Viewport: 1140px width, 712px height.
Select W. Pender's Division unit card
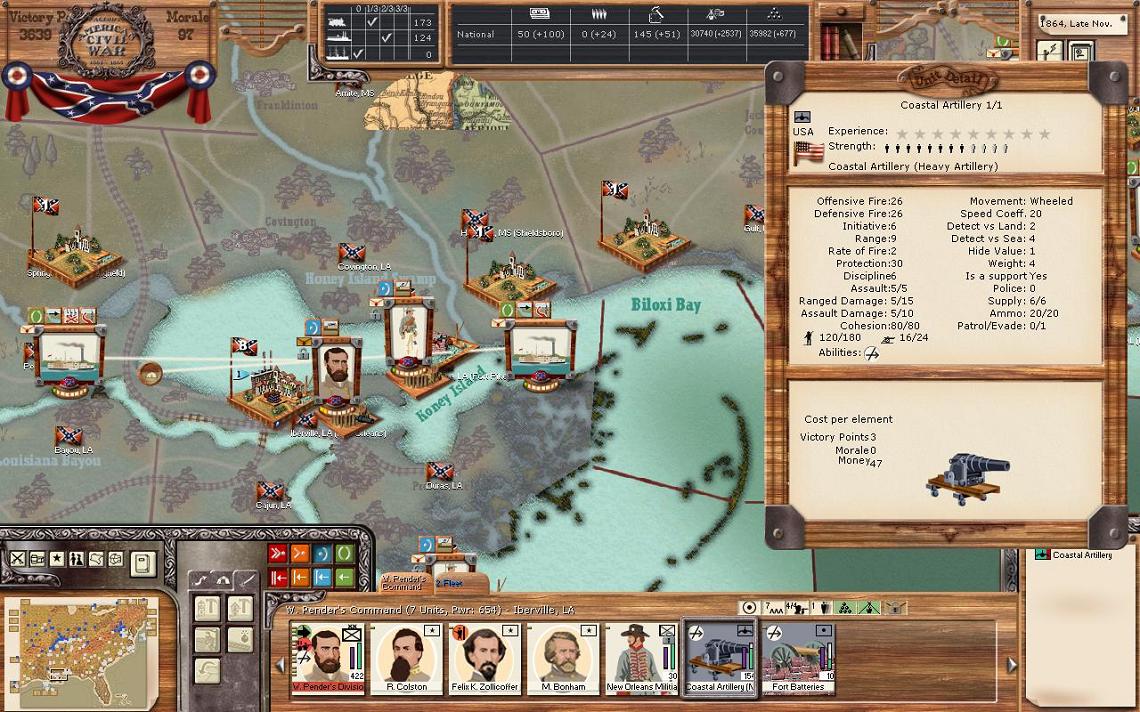[327, 657]
